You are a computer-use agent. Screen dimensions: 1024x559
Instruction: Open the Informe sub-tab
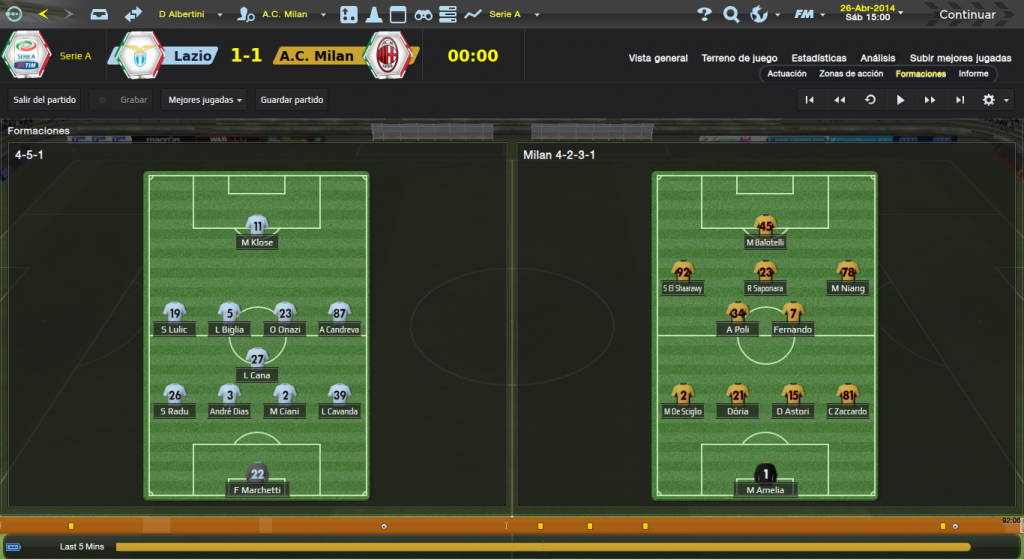pyautogui.click(x=973, y=74)
